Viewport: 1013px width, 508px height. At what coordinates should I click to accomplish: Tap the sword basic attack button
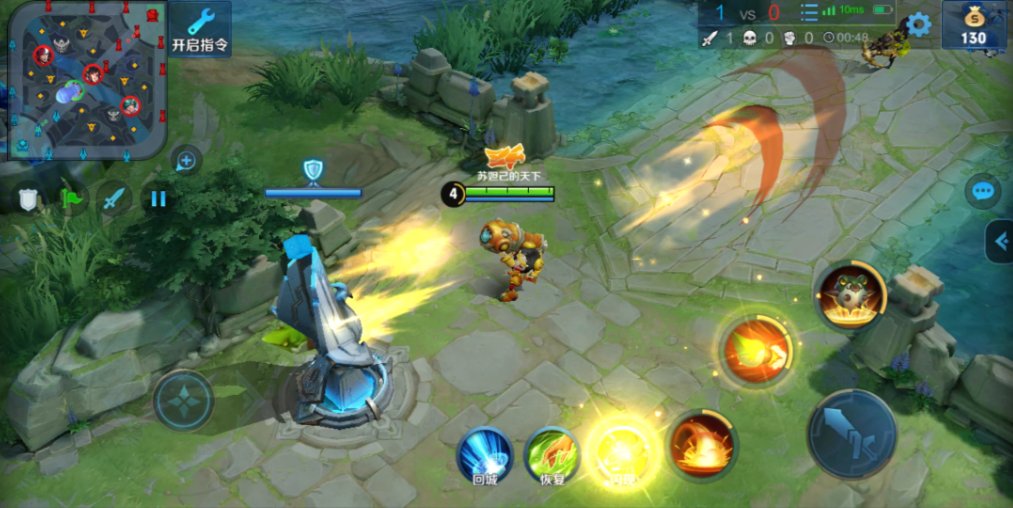(x=852, y=434)
